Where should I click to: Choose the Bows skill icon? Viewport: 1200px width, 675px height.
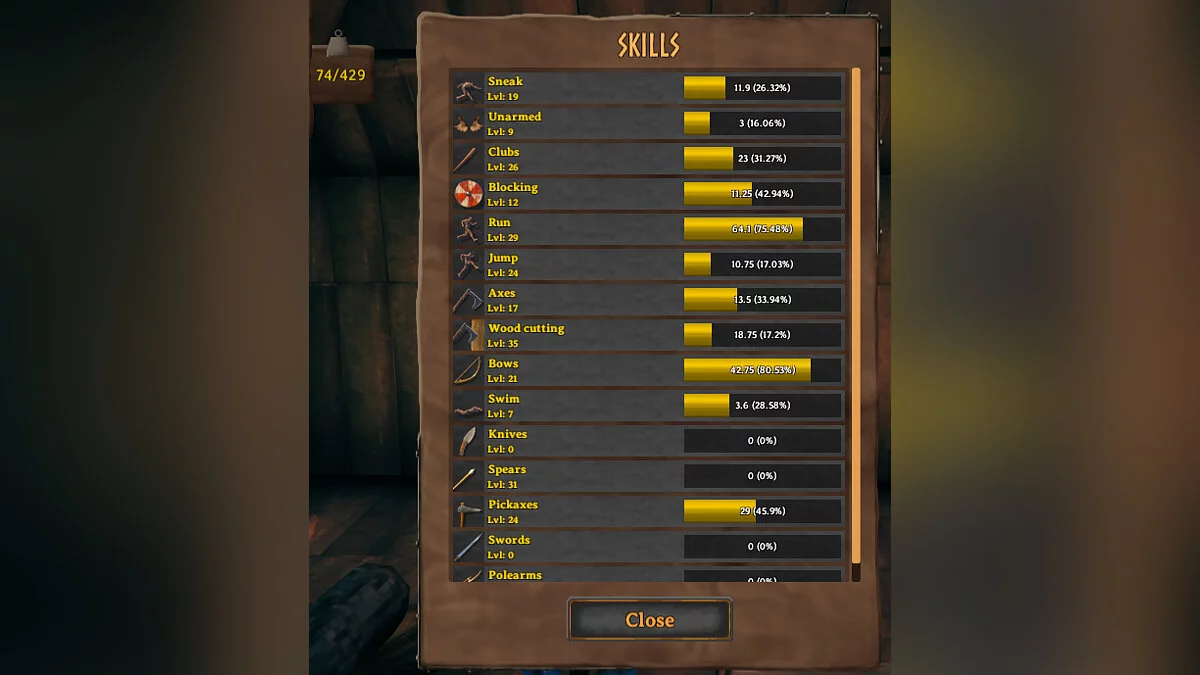[x=468, y=370]
